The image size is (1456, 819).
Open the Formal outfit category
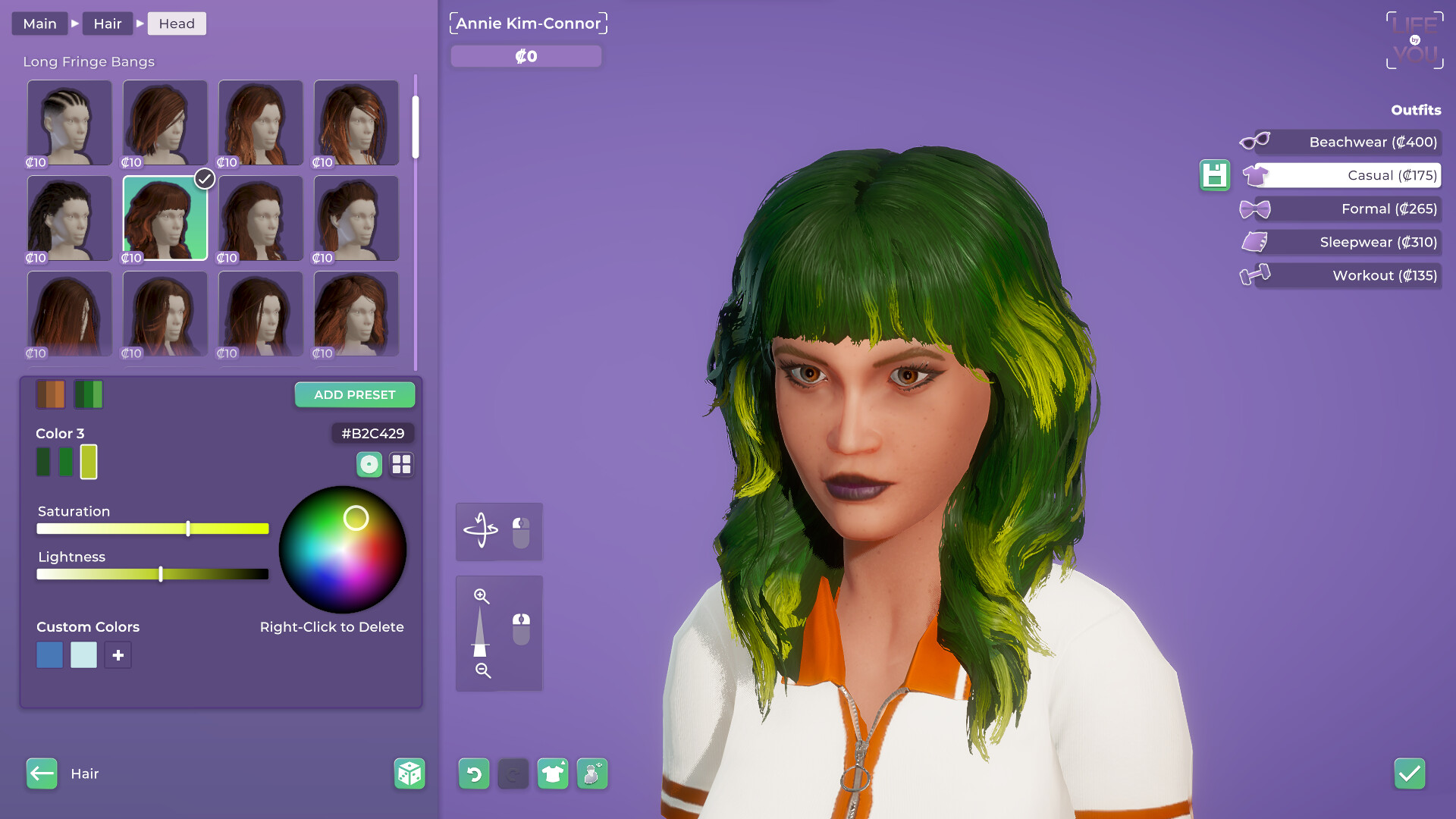(x=1357, y=209)
